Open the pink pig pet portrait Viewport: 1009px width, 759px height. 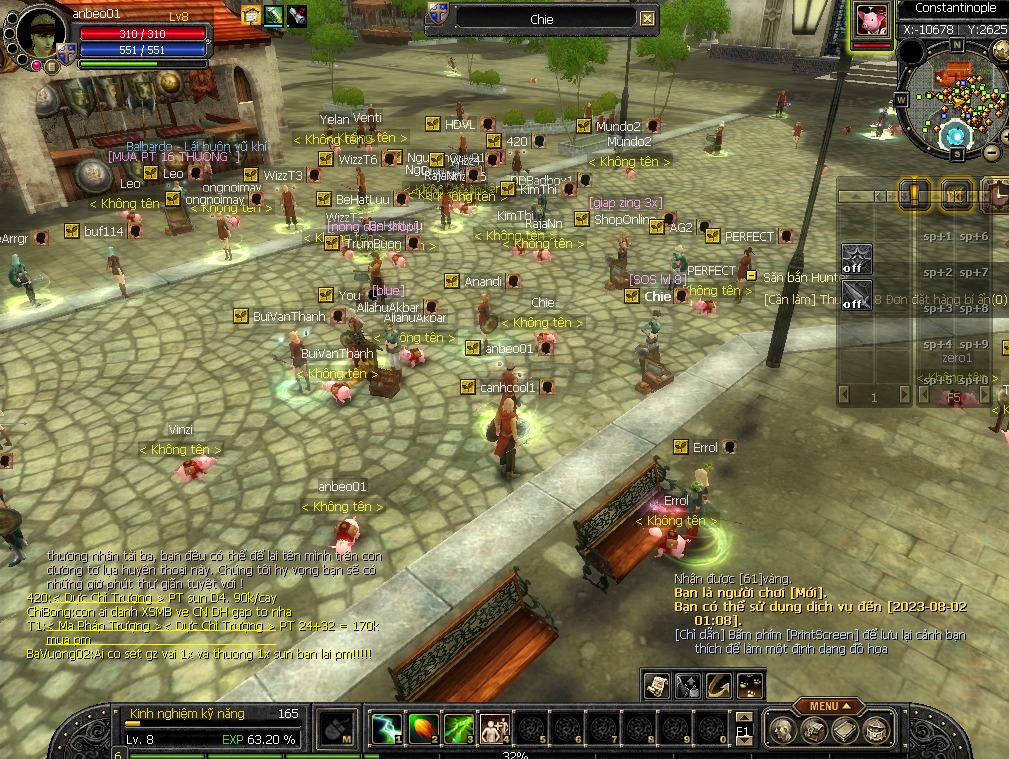point(870,21)
